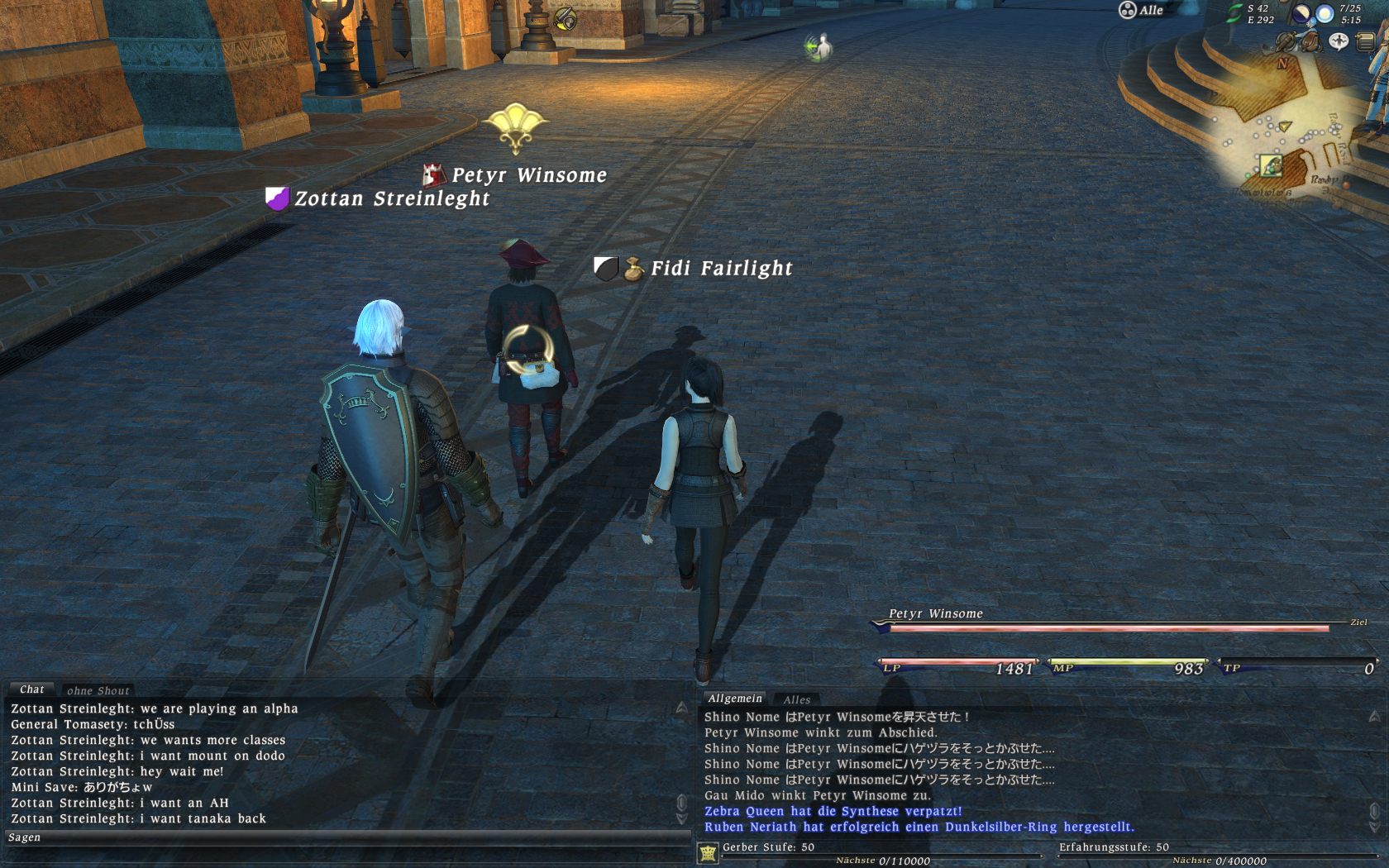This screenshot has height=868, width=1389.
Task: Select the Allgemein log tab
Action: tap(734, 699)
